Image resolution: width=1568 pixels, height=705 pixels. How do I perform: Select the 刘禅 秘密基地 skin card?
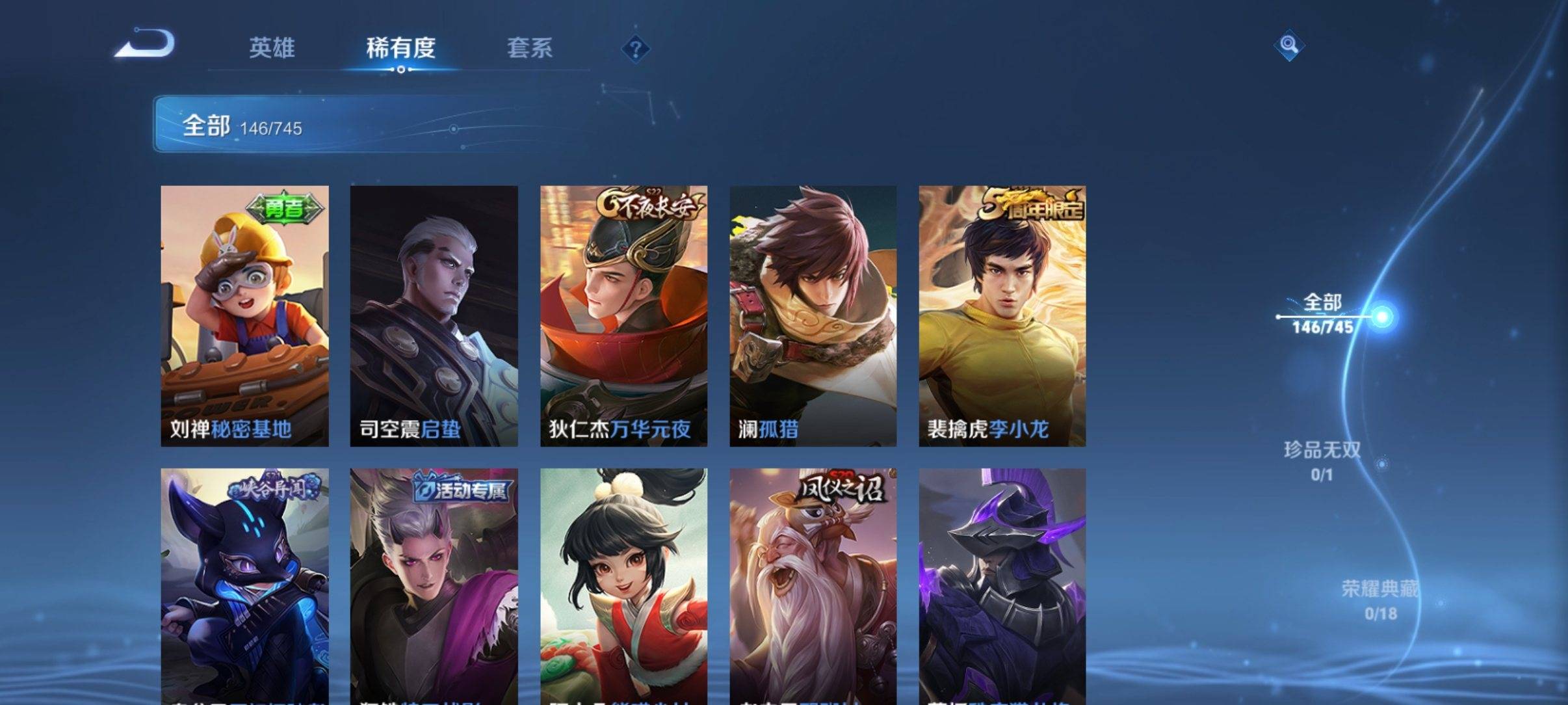(x=244, y=315)
